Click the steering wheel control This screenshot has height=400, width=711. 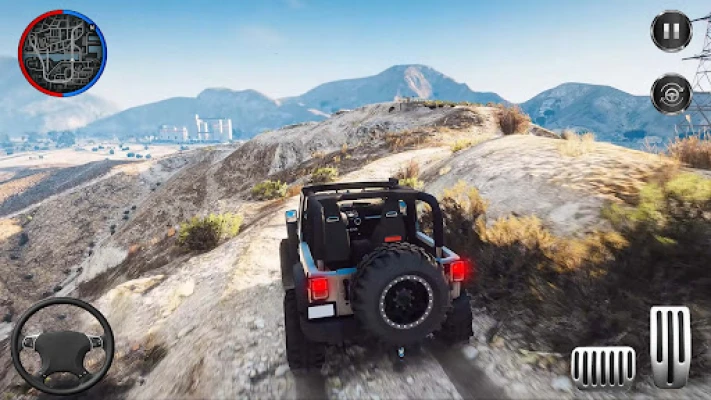click(62, 346)
